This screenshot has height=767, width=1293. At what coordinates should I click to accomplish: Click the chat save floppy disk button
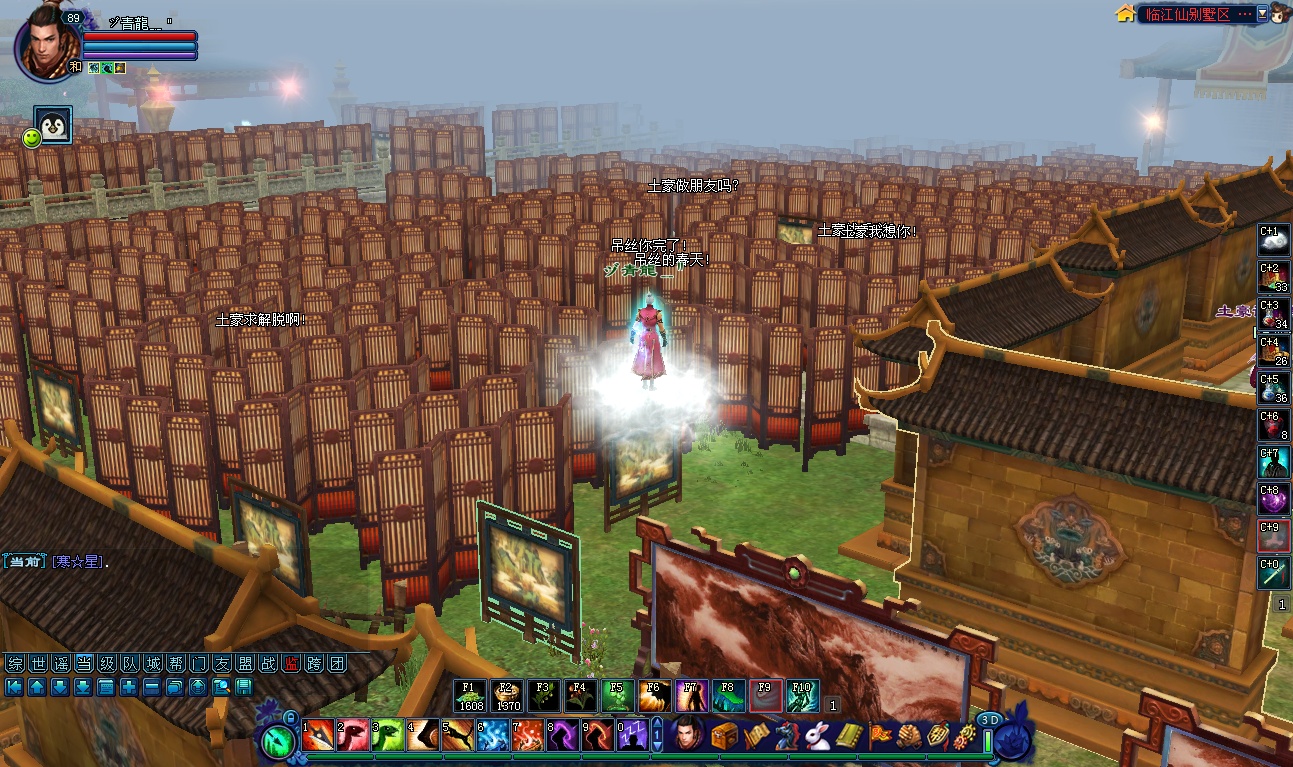244,687
